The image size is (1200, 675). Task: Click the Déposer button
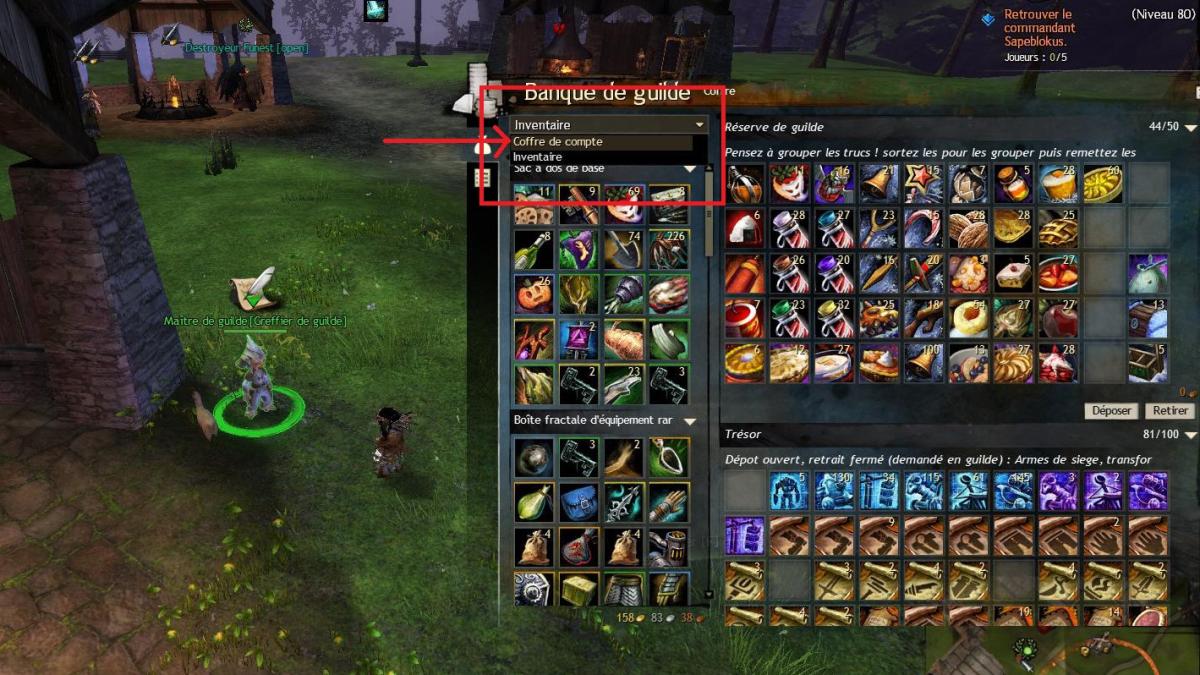pos(1111,411)
